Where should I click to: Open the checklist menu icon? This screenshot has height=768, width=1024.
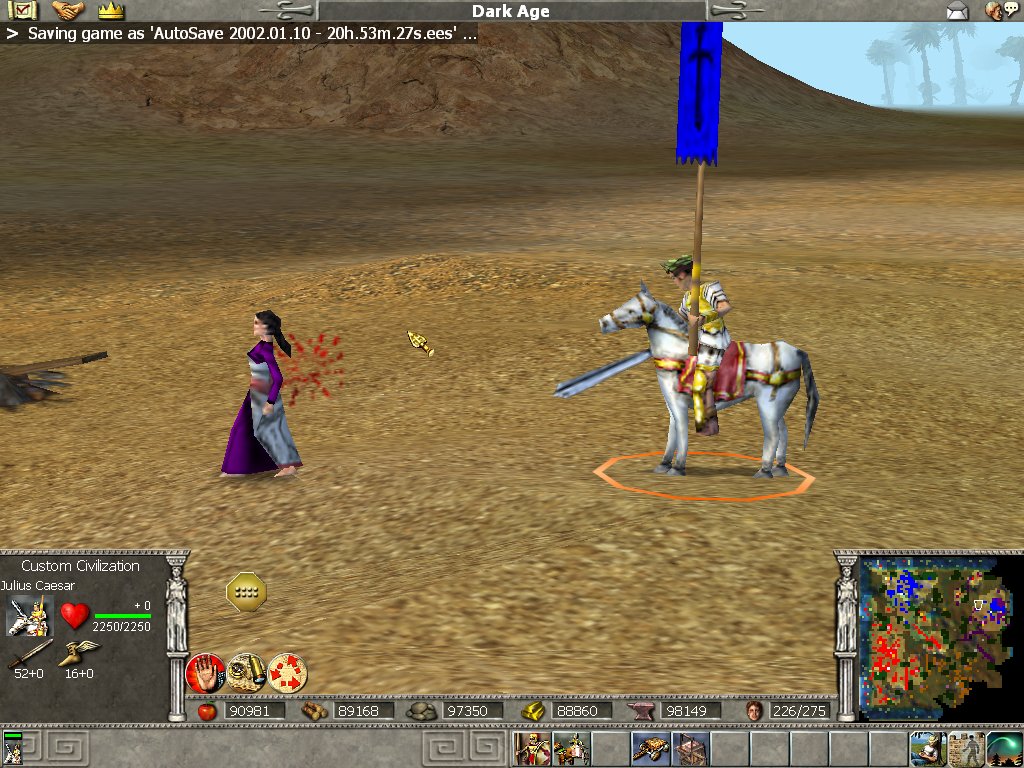click(21, 11)
